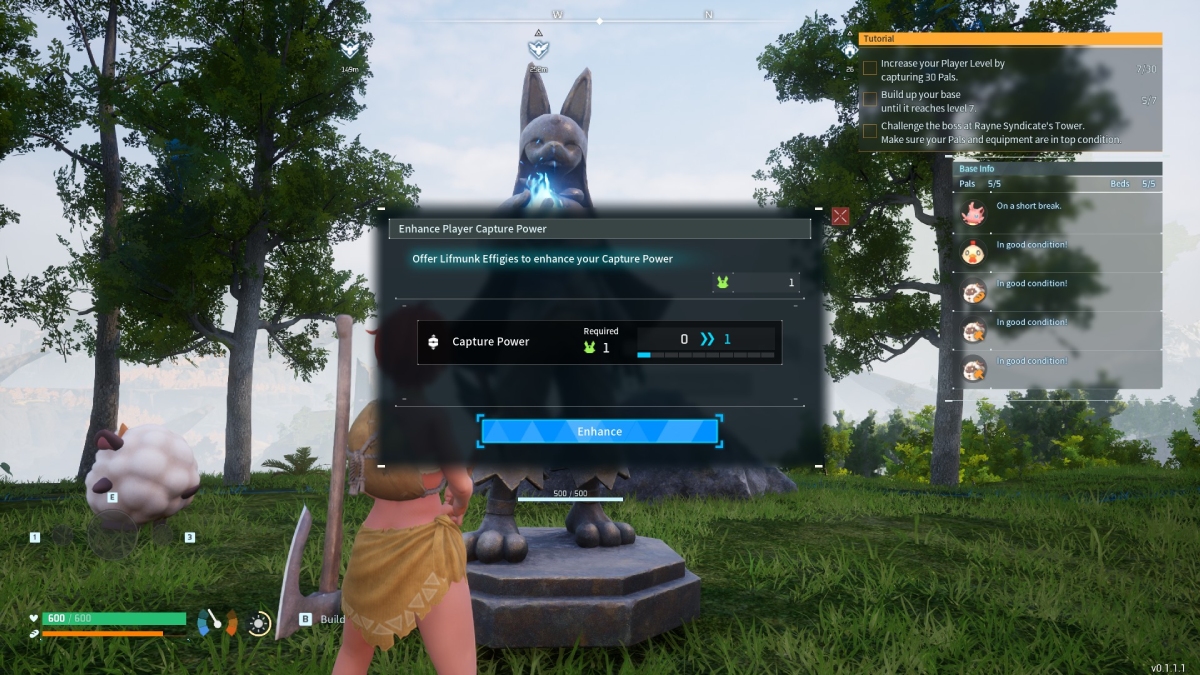Tick the Rayne Syndicate Tower boss checkbox
Viewport: 1200px width, 675px height.
click(870, 131)
